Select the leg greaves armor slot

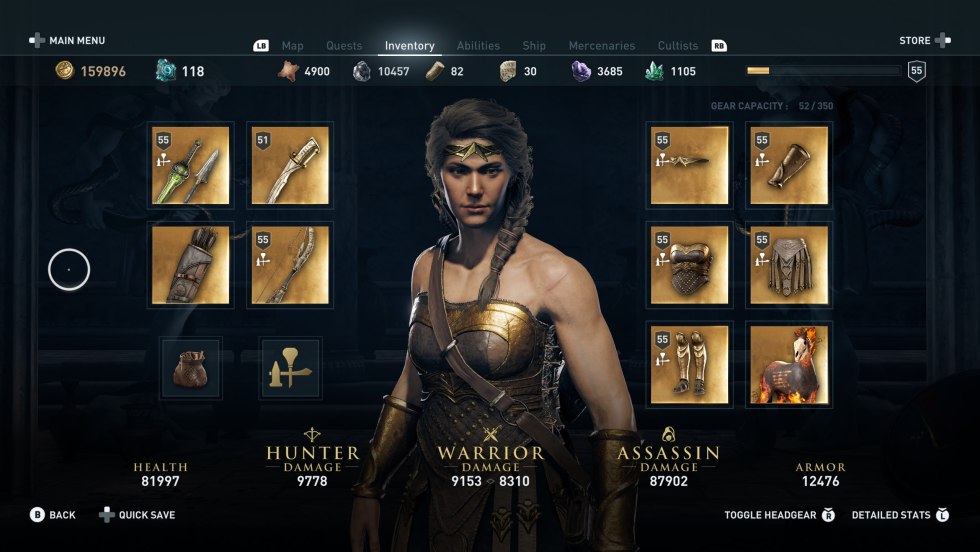689,365
